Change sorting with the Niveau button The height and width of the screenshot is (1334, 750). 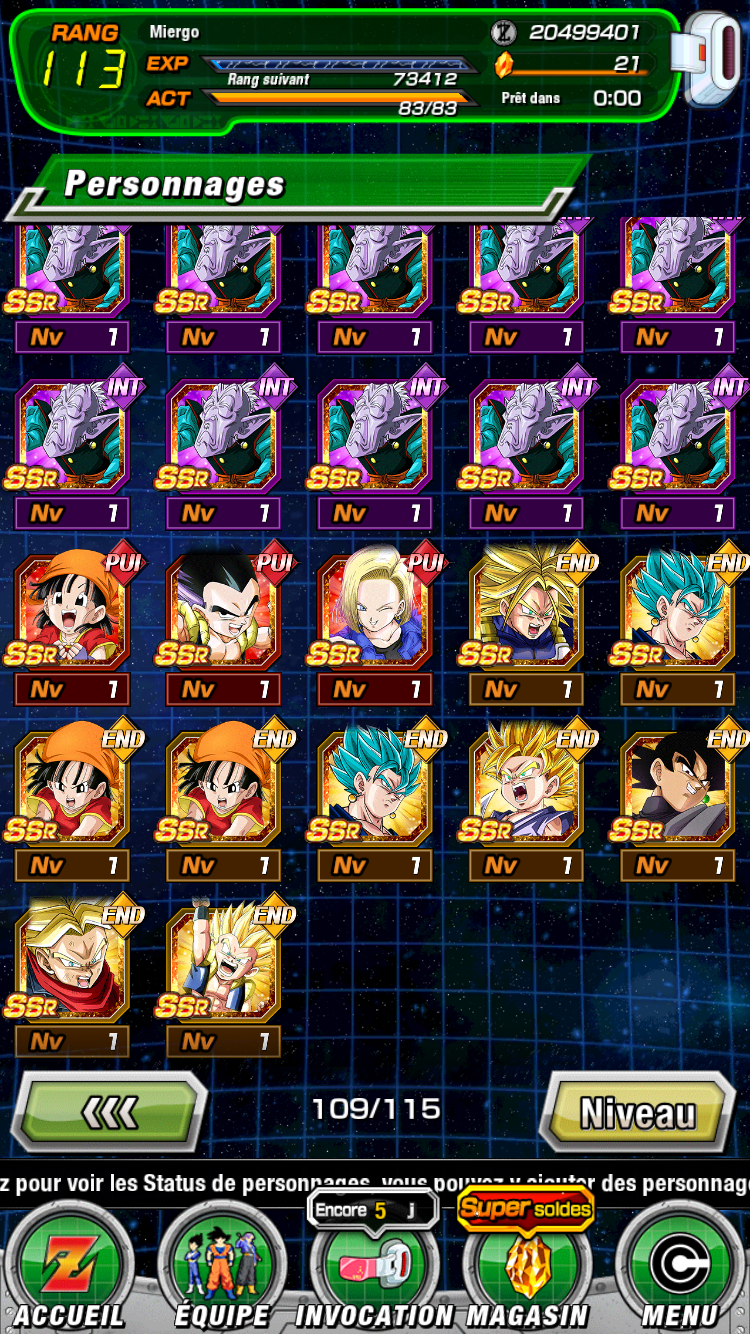coord(638,1112)
